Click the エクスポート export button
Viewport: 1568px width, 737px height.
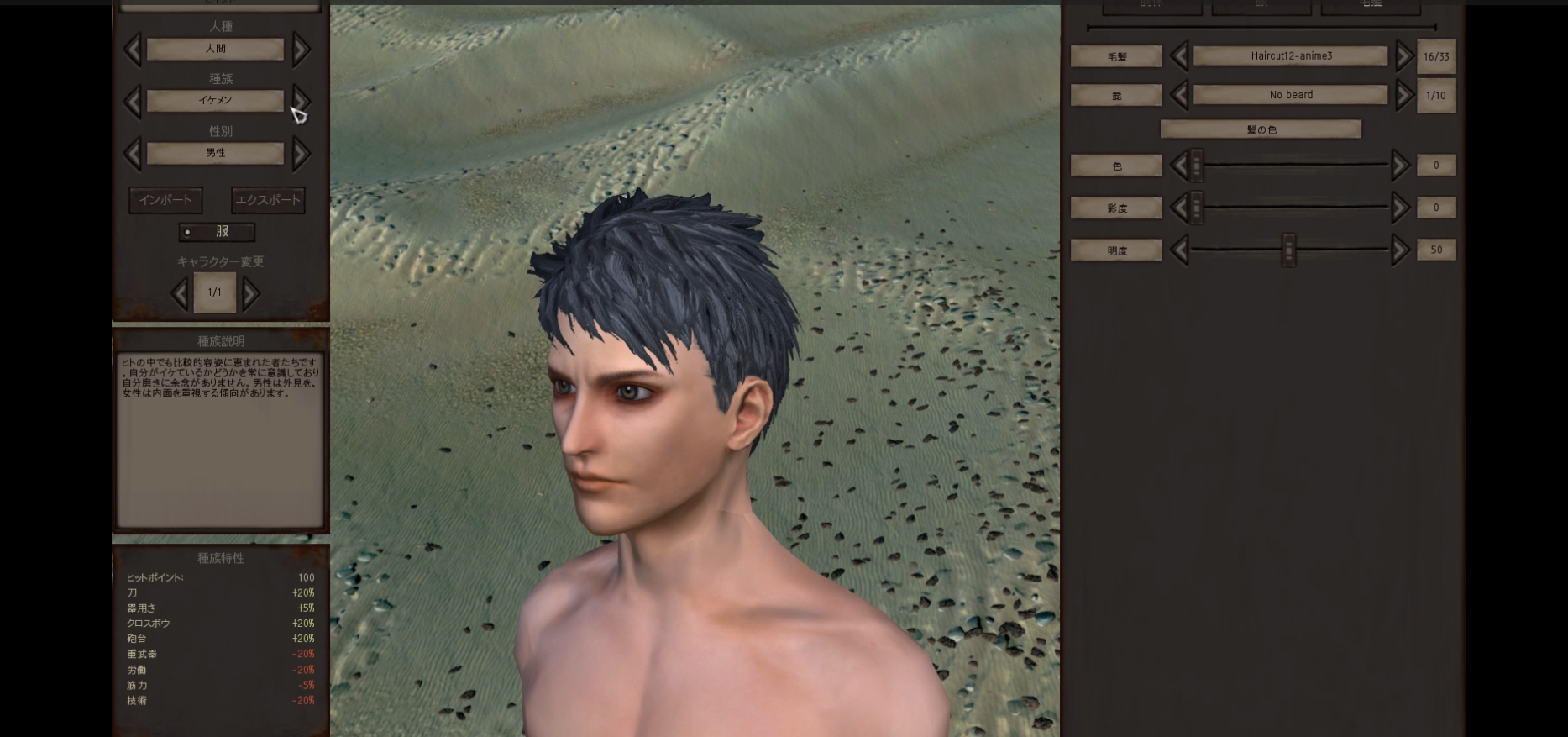(268, 200)
